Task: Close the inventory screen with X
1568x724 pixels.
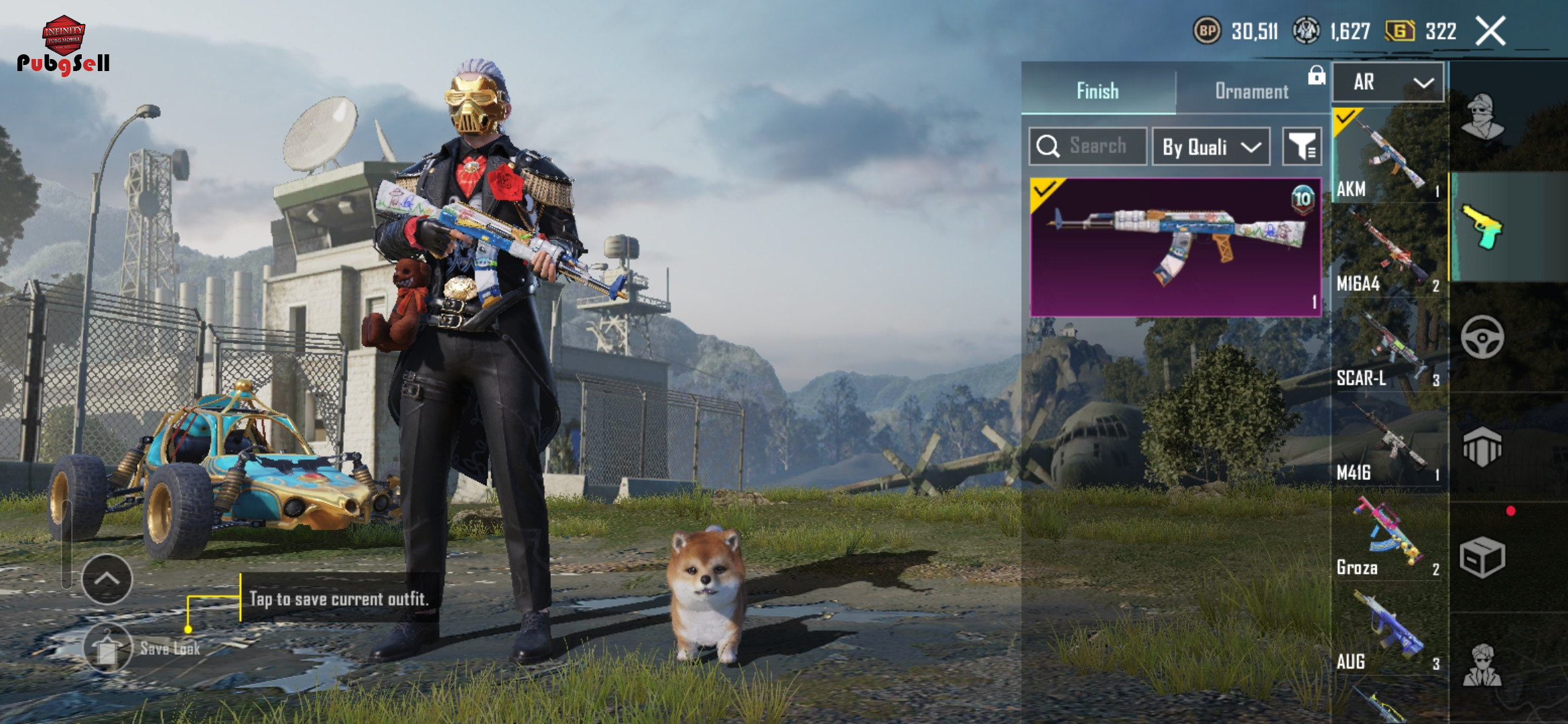Action: 1491,32
